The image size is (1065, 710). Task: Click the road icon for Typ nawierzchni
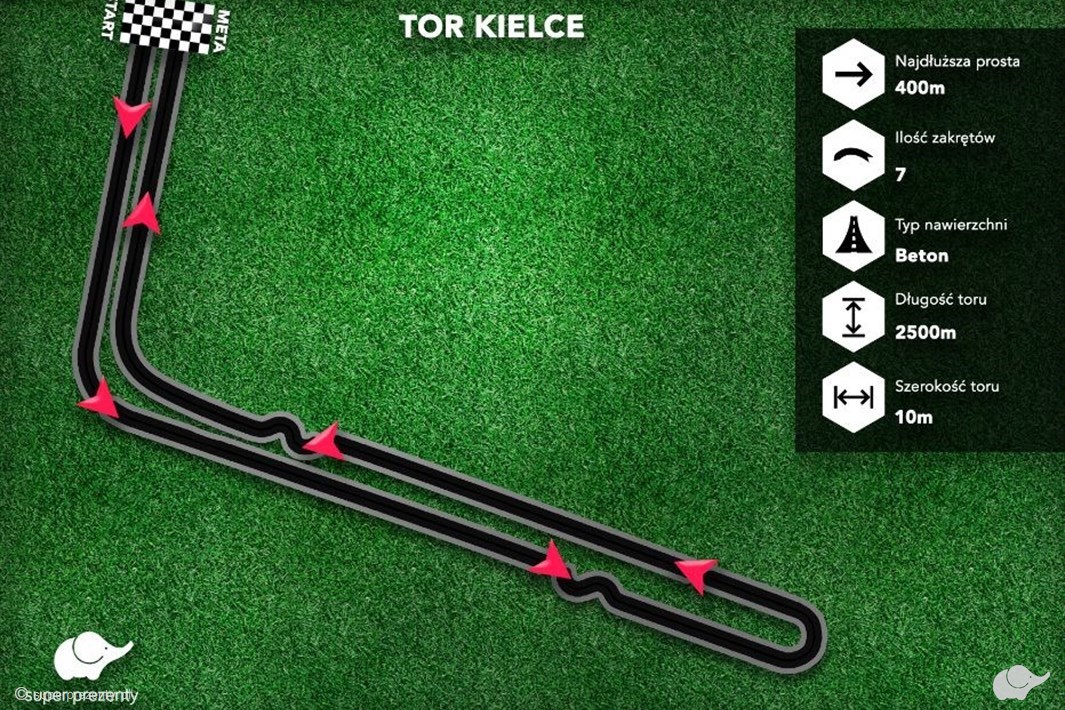tap(852, 237)
